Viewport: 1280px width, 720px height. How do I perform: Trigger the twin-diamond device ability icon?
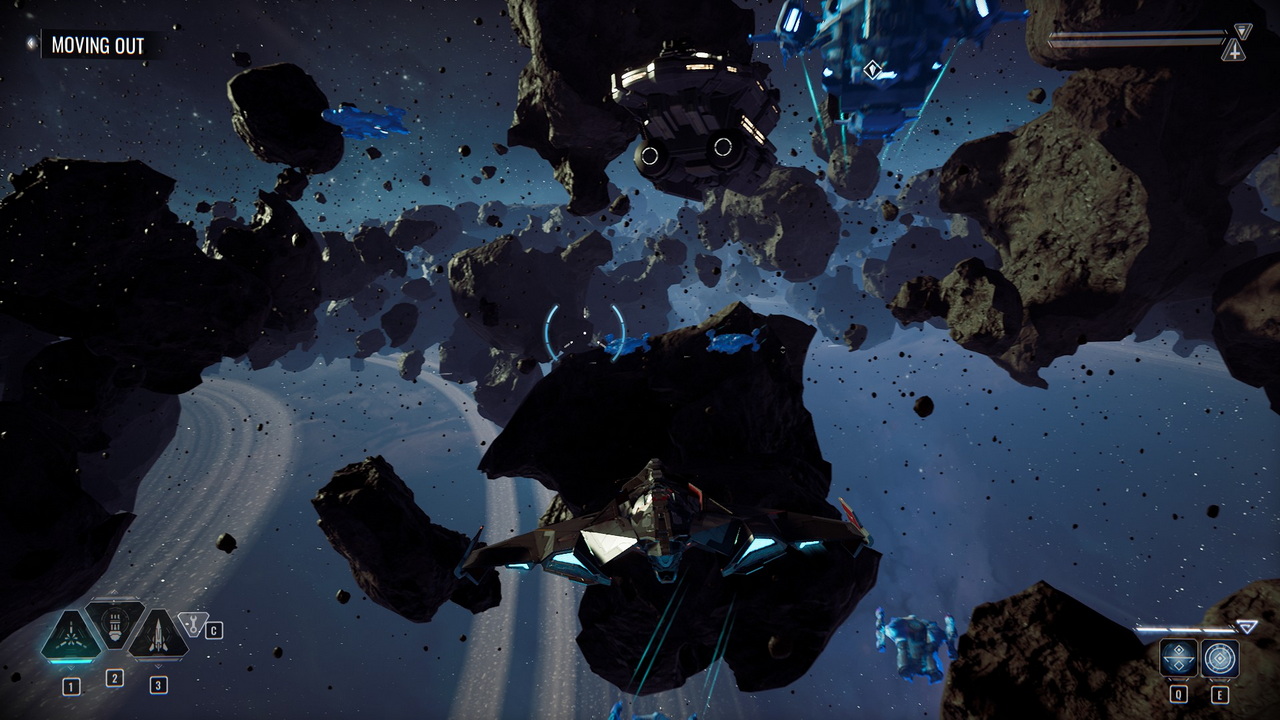(x=1178, y=658)
